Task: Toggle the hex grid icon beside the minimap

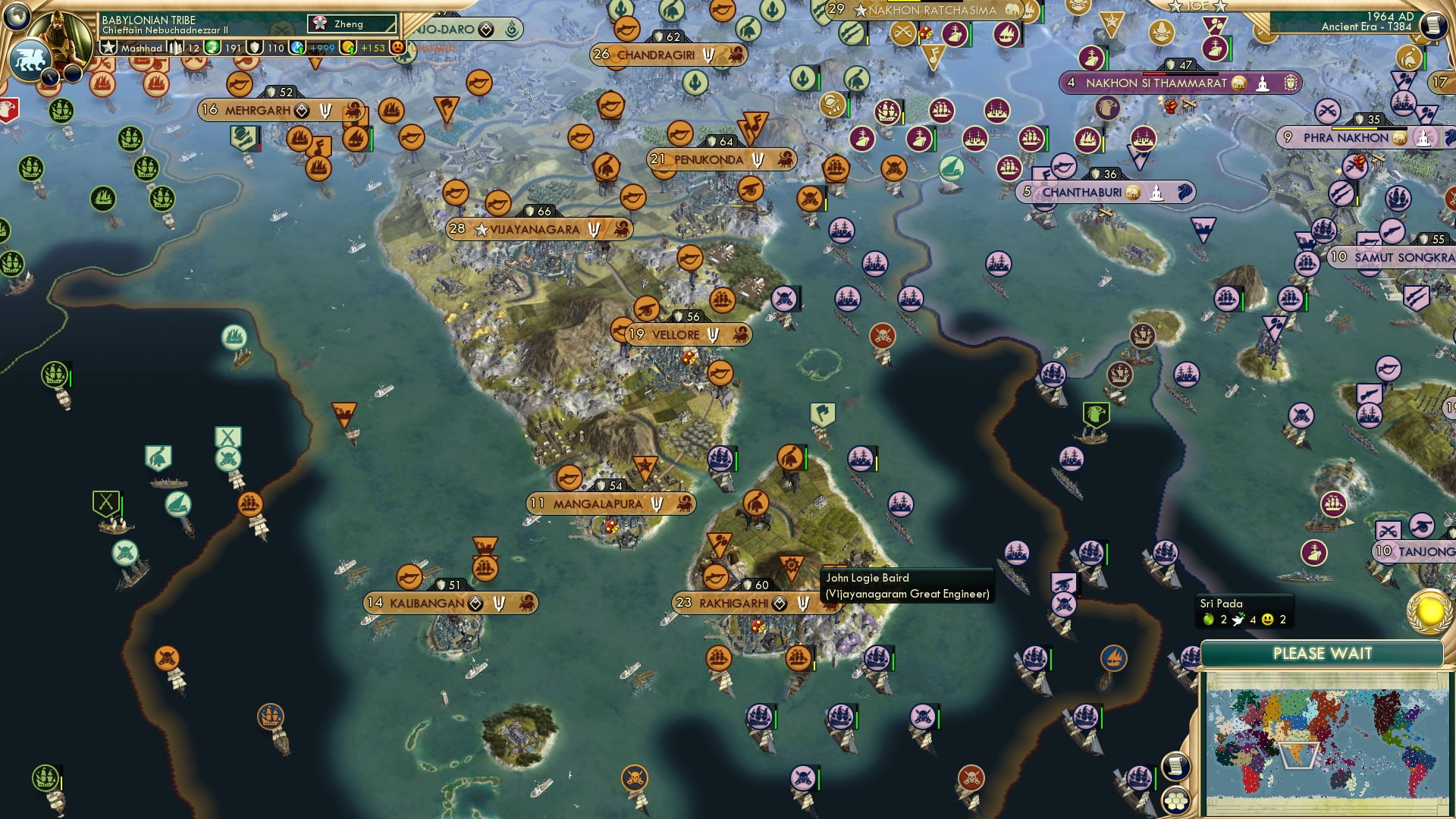Action: click(x=1175, y=801)
